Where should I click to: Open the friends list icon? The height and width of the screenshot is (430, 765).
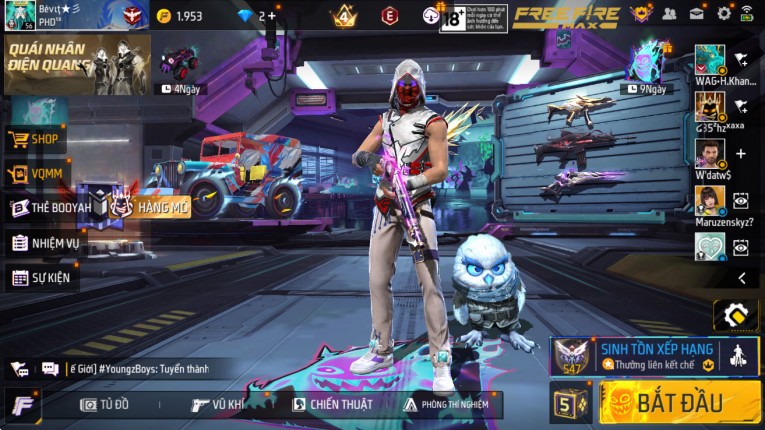tap(669, 14)
